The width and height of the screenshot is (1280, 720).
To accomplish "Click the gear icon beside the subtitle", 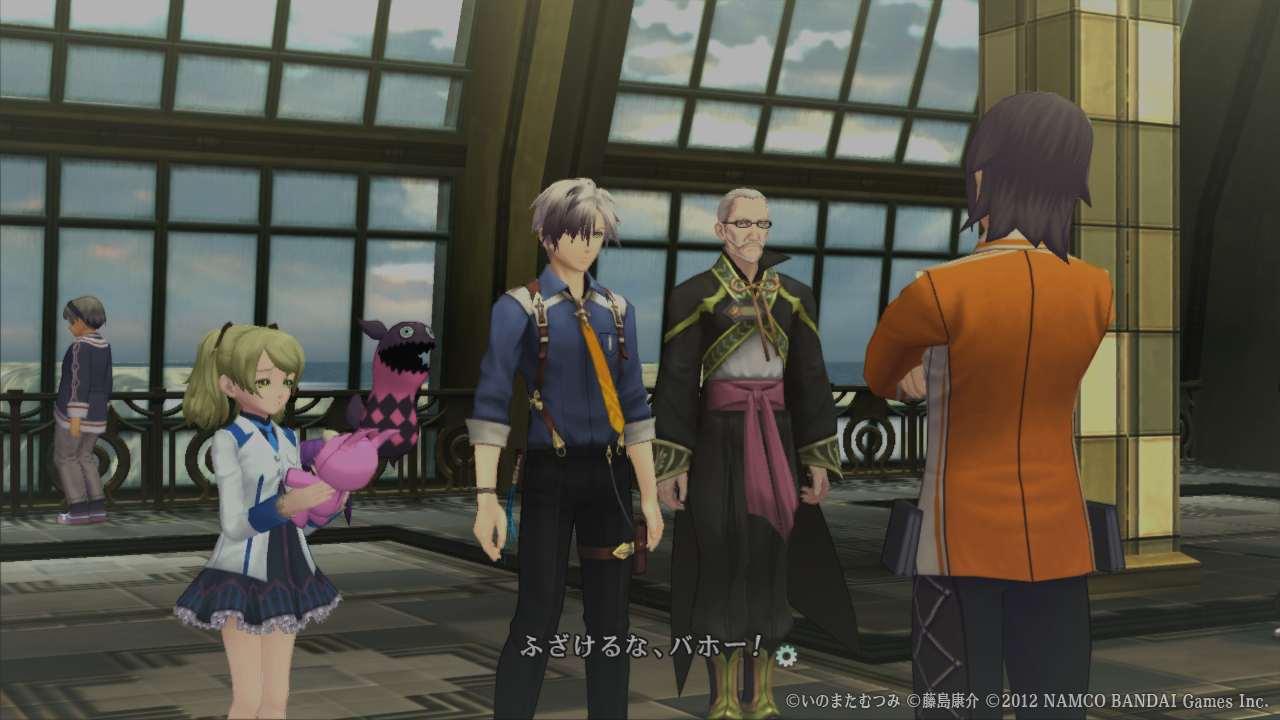I will pos(787,655).
